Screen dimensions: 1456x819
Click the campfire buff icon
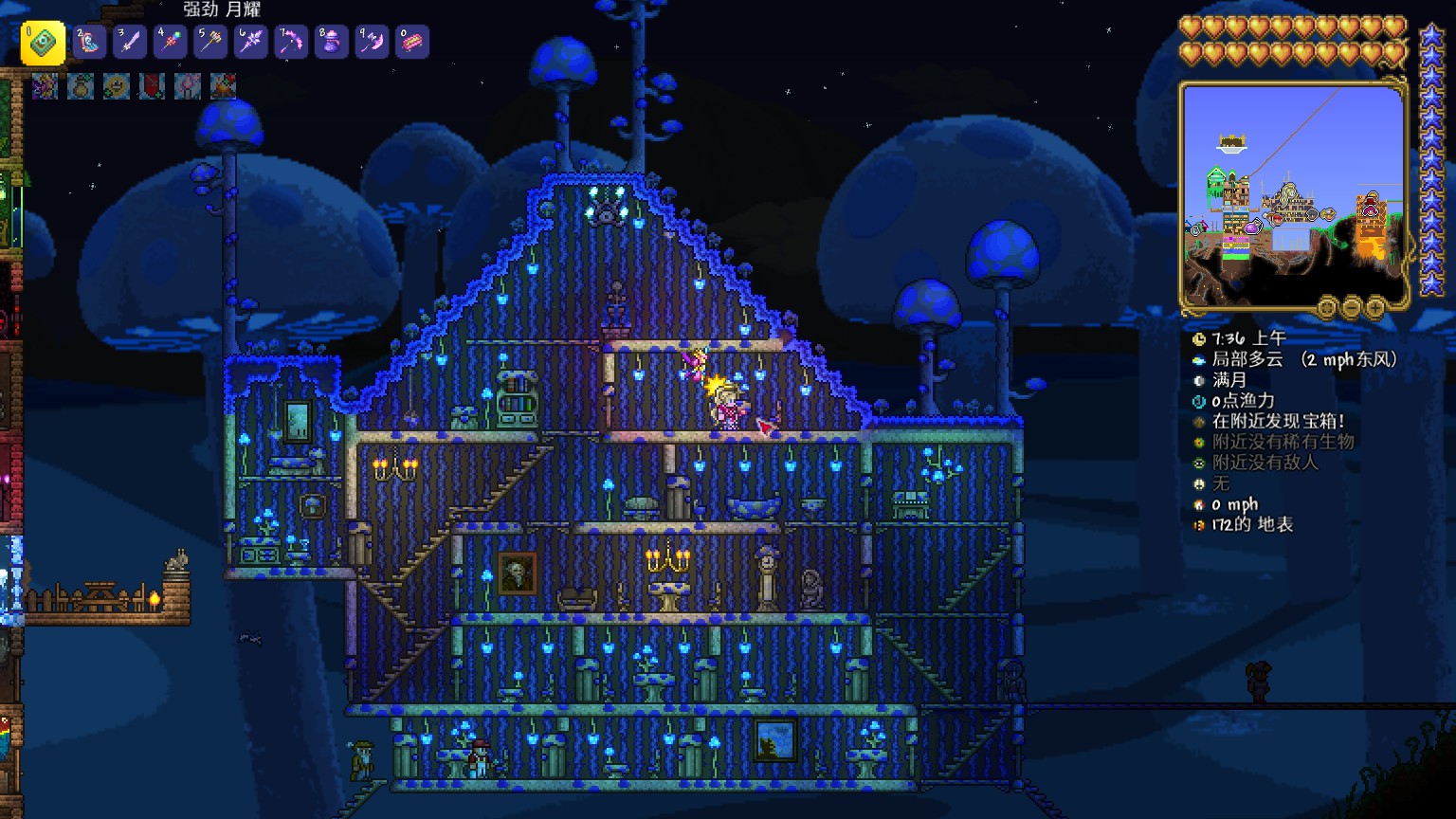point(223,86)
